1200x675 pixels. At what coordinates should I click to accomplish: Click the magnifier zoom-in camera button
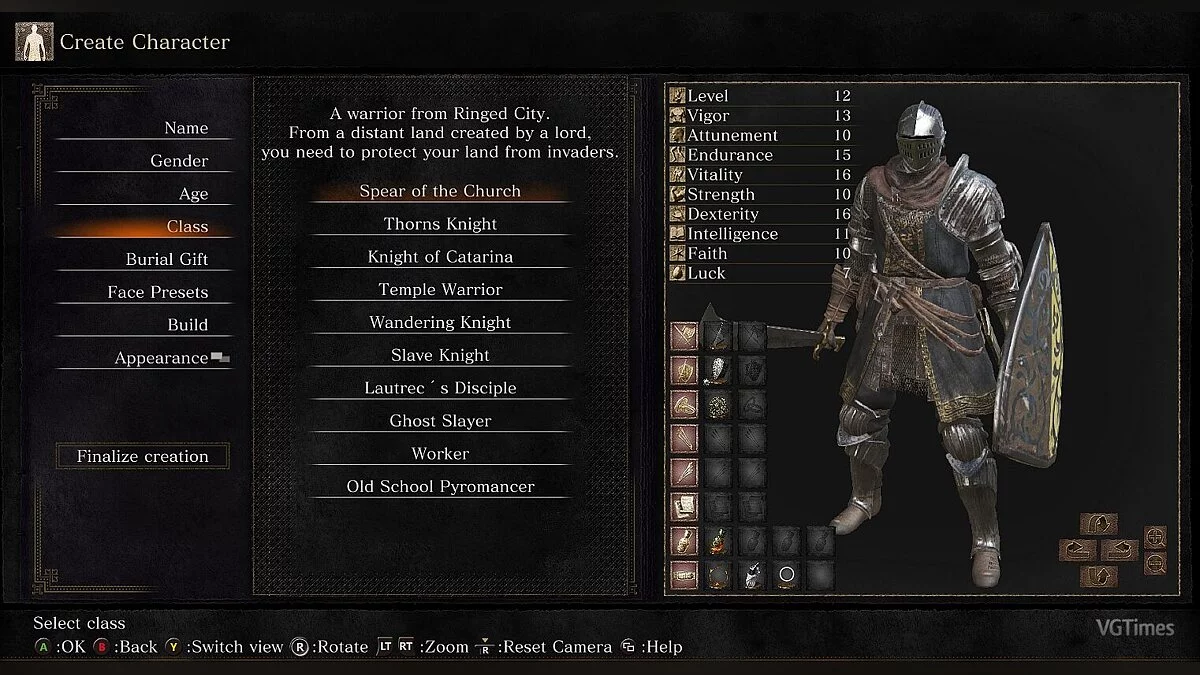(1155, 537)
